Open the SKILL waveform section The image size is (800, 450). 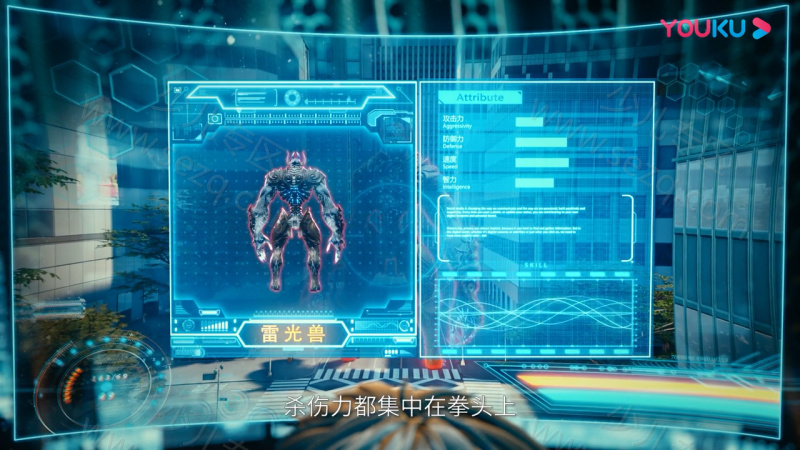pos(536,312)
